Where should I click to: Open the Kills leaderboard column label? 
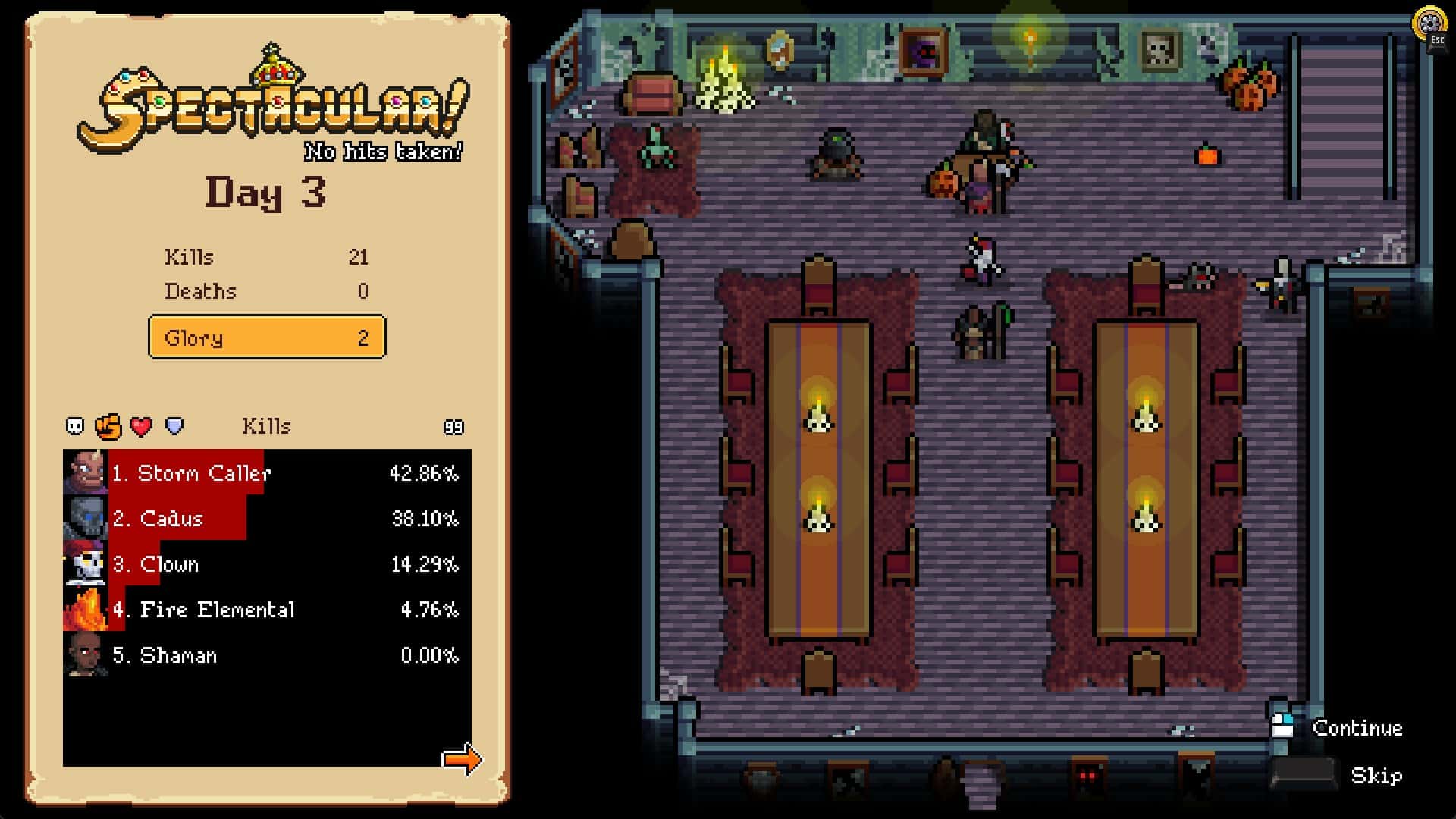click(266, 426)
